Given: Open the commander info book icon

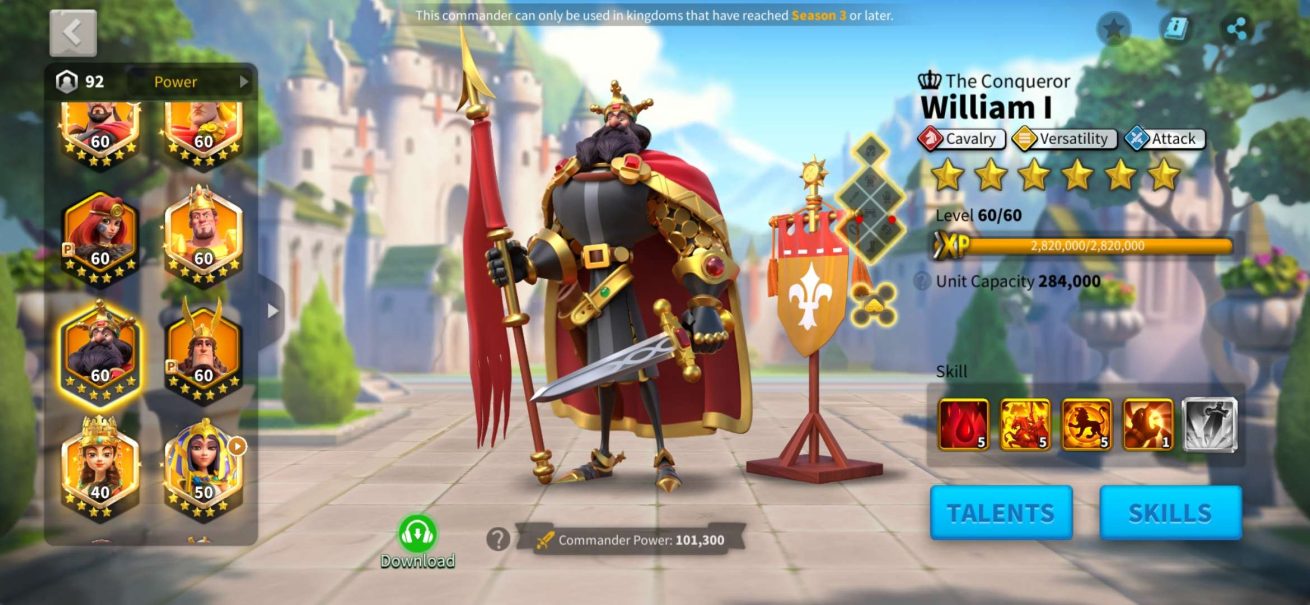Looking at the screenshot, I should coord(1175,29).
